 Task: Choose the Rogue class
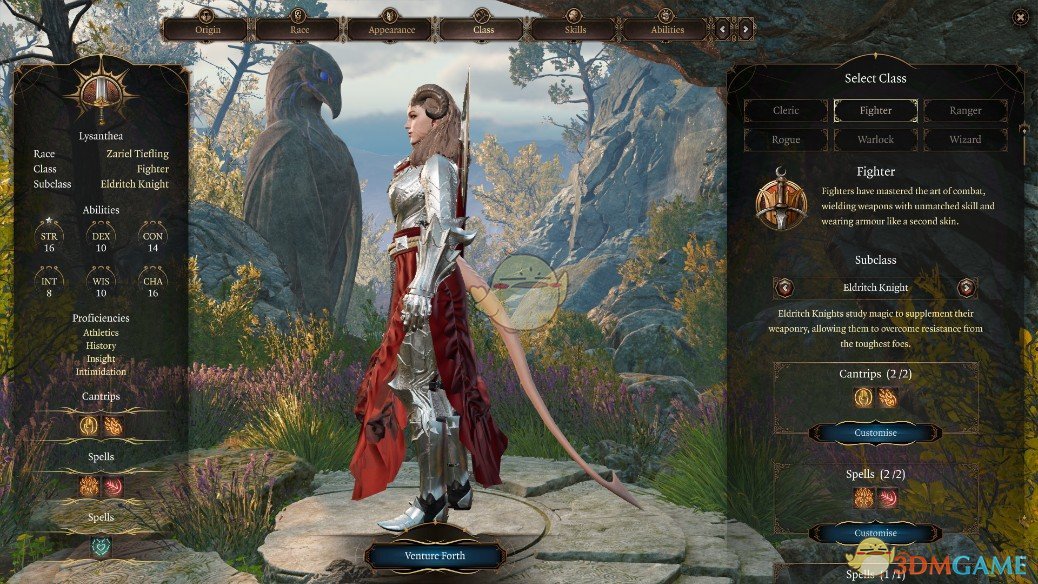point(786,140)
